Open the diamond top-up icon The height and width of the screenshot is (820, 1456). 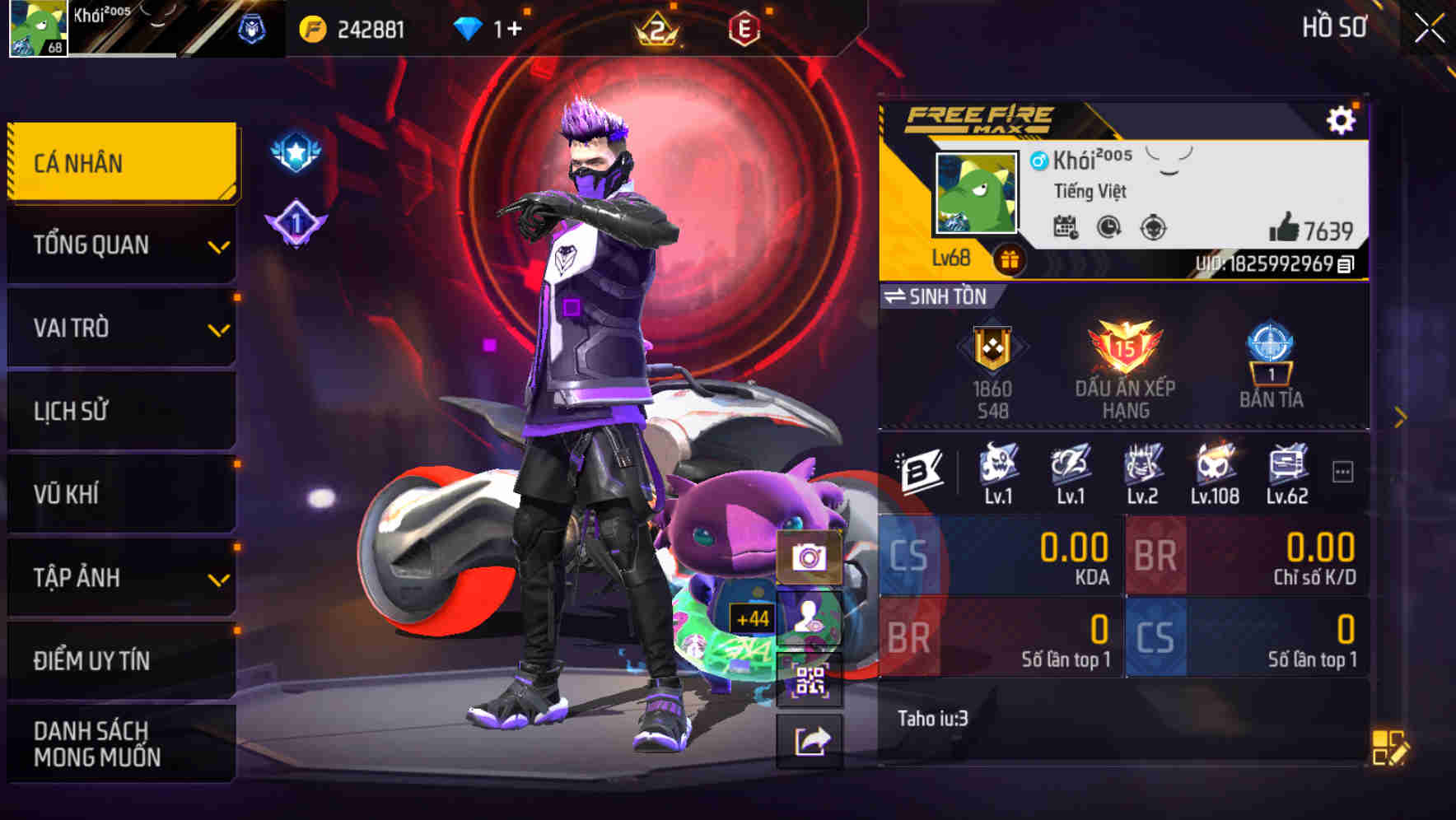pyautogui.click(x=467, y=27)
